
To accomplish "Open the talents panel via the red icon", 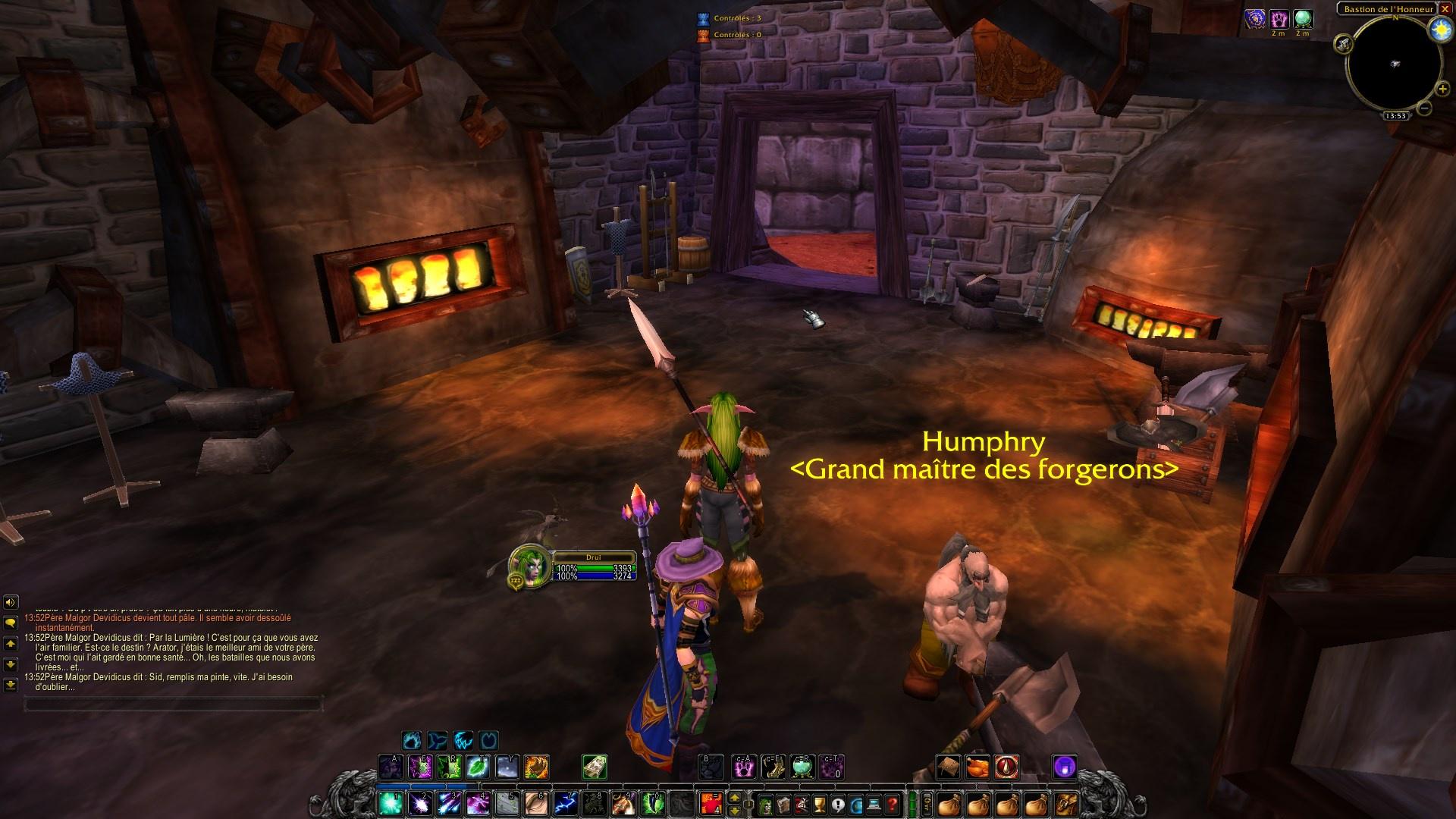I will (x=802, y=806).
